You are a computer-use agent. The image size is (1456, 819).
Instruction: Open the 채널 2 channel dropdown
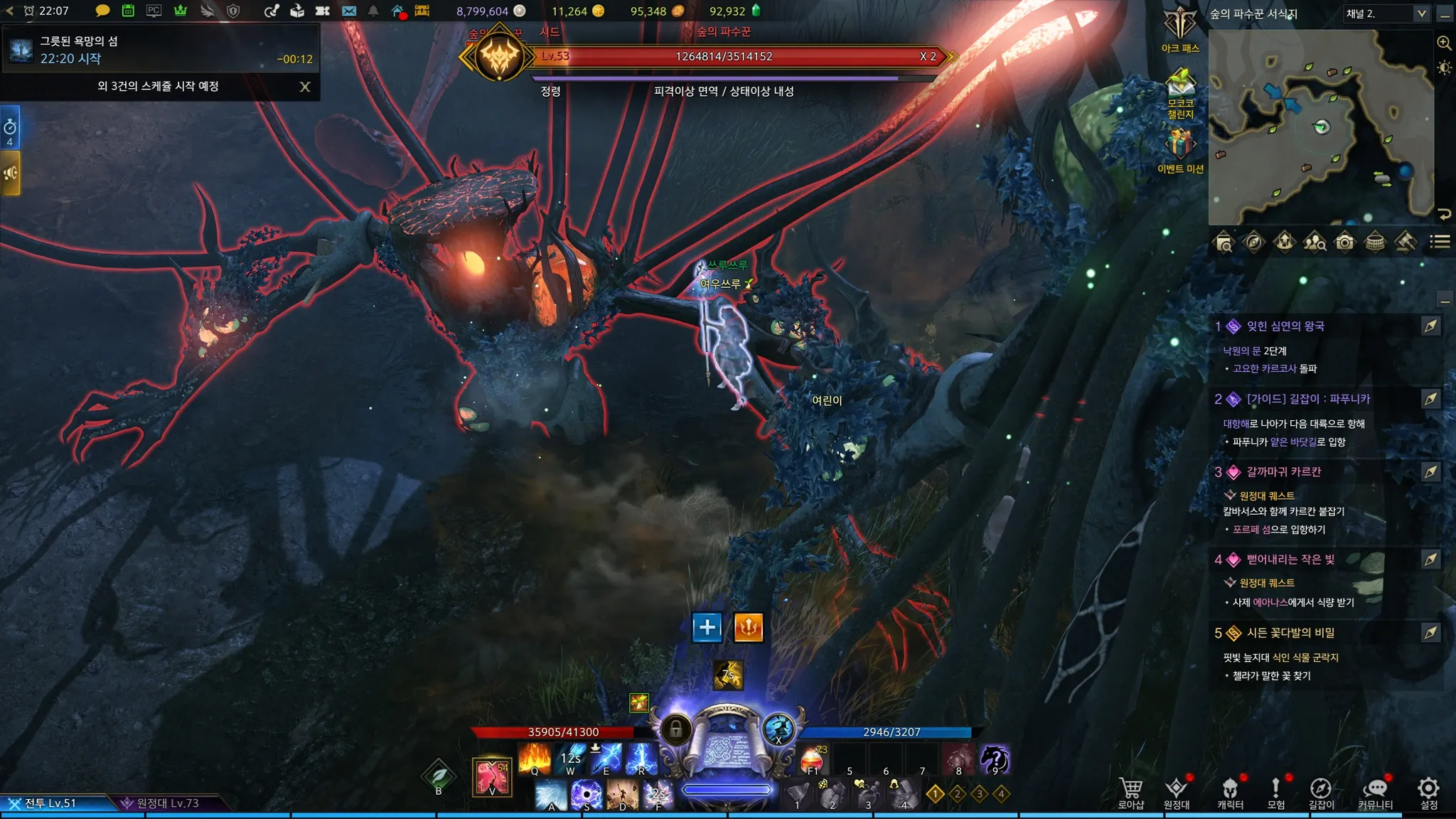tap(1386, 14)
